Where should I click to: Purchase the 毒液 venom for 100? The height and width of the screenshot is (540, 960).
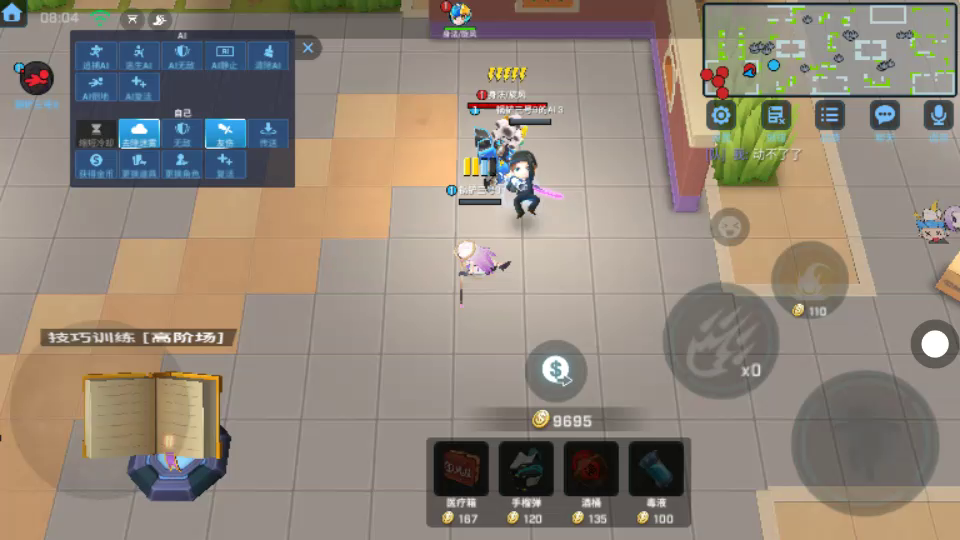[x=656, y=470]
